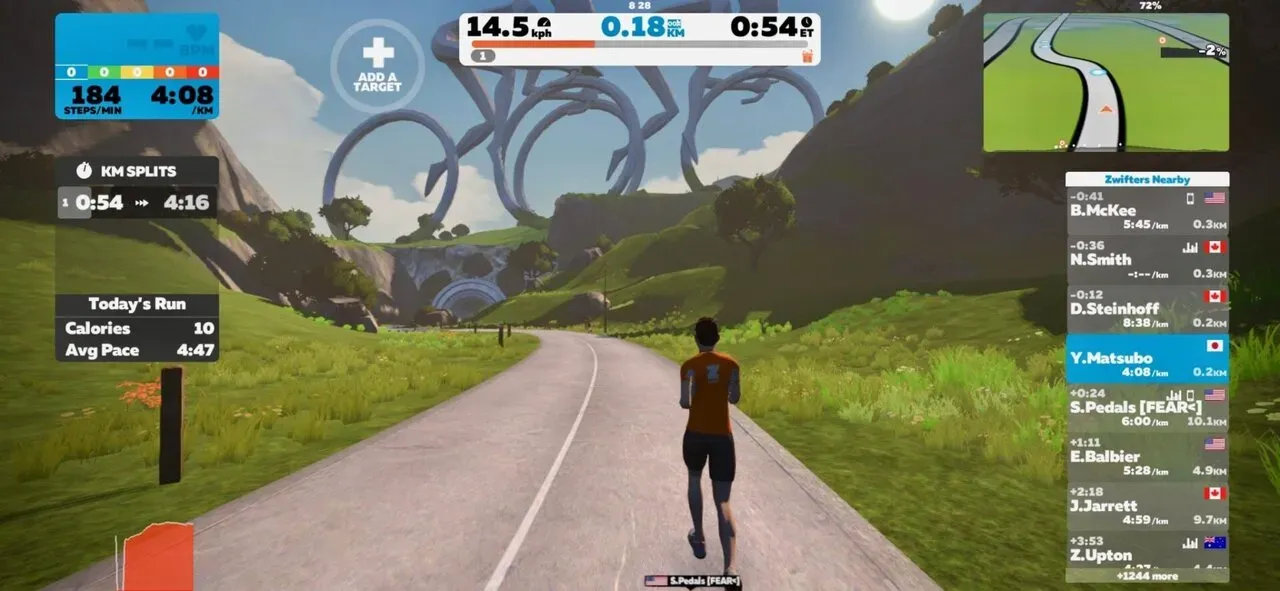Click the highlighted Y.Matsubo row
The width and height of the screenshot is (1280, 591).
coord(1146,358)
